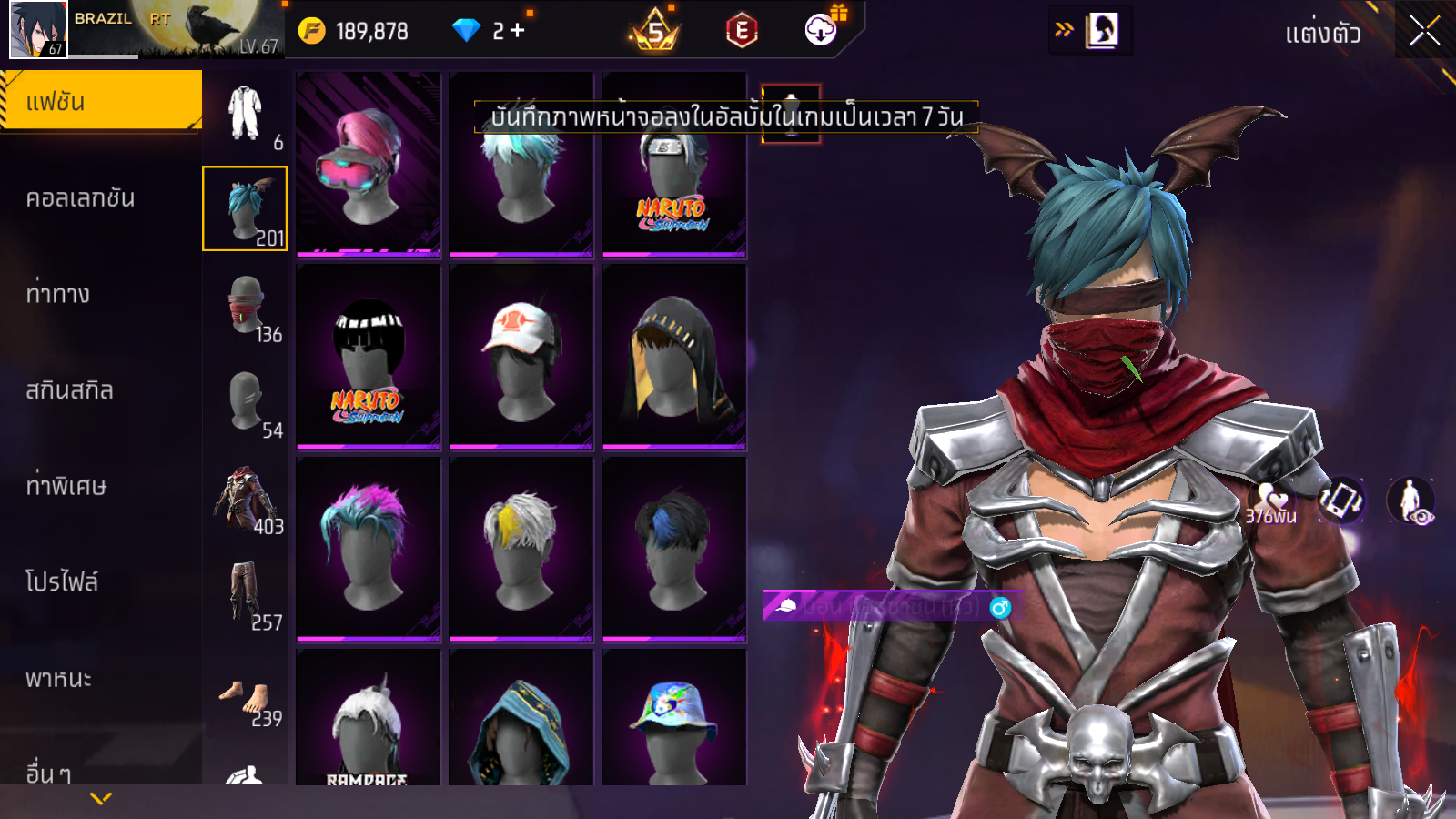The height and width of the screenshot is (819, 1456).
Task: Choose the head hair category with 201 items
Action: (245, 208)
